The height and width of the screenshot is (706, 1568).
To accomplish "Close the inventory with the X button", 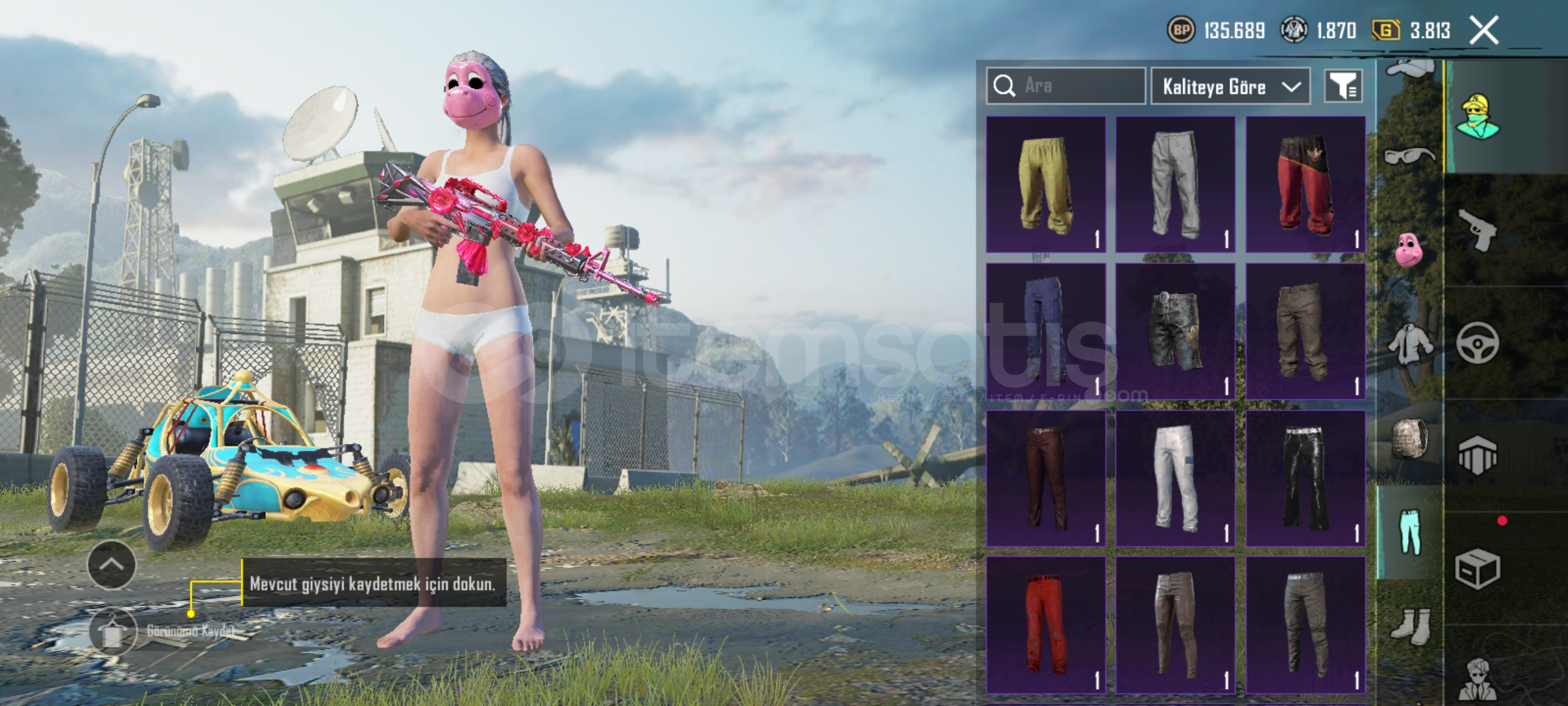I will 1484,30.
